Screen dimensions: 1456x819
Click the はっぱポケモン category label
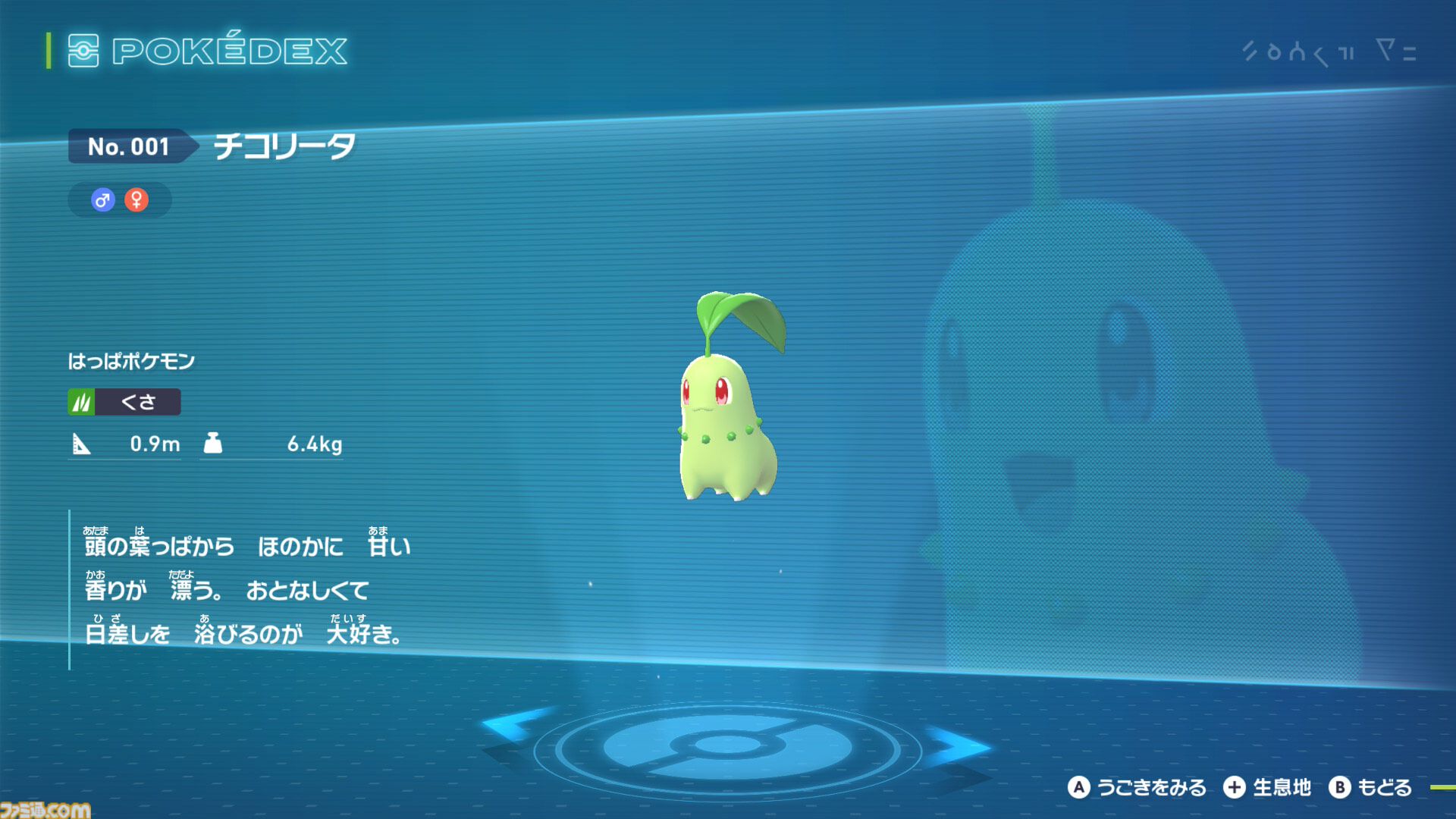[133, 361]
